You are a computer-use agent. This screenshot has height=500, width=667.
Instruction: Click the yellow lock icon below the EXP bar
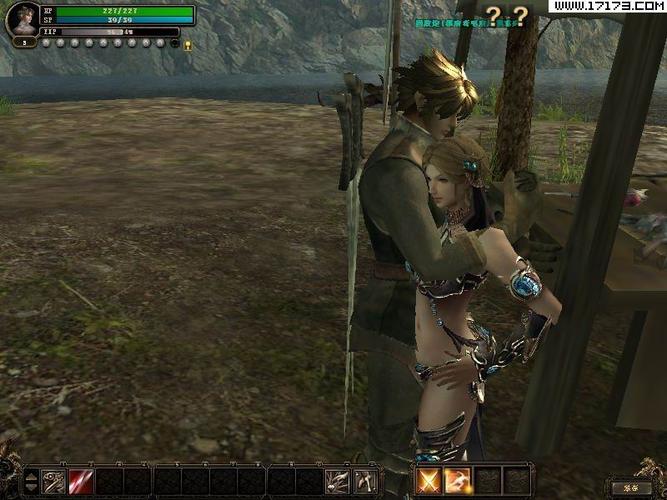coord(187,44)
